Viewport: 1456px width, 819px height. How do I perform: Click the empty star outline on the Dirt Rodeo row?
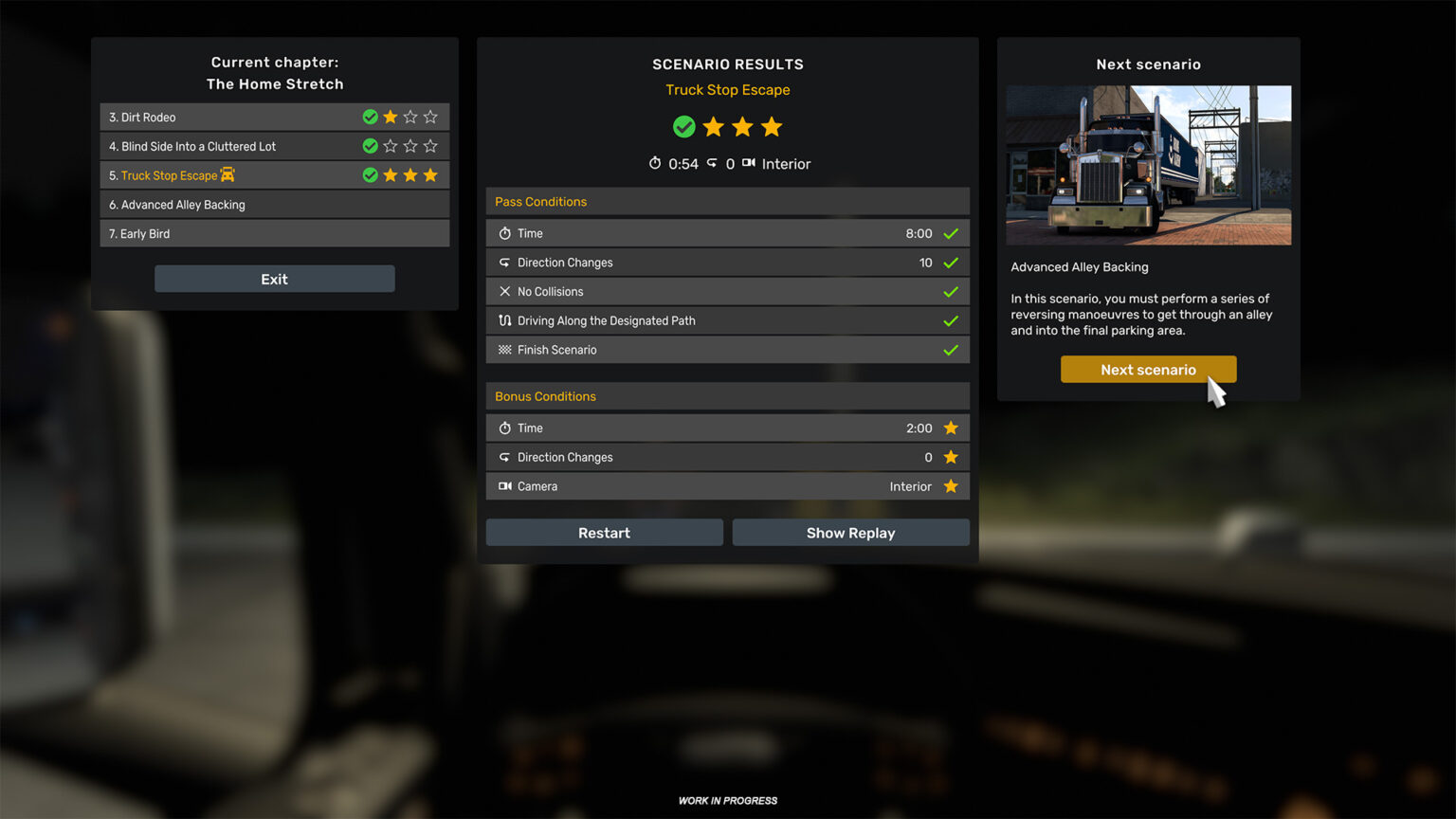tap(410, 117)
